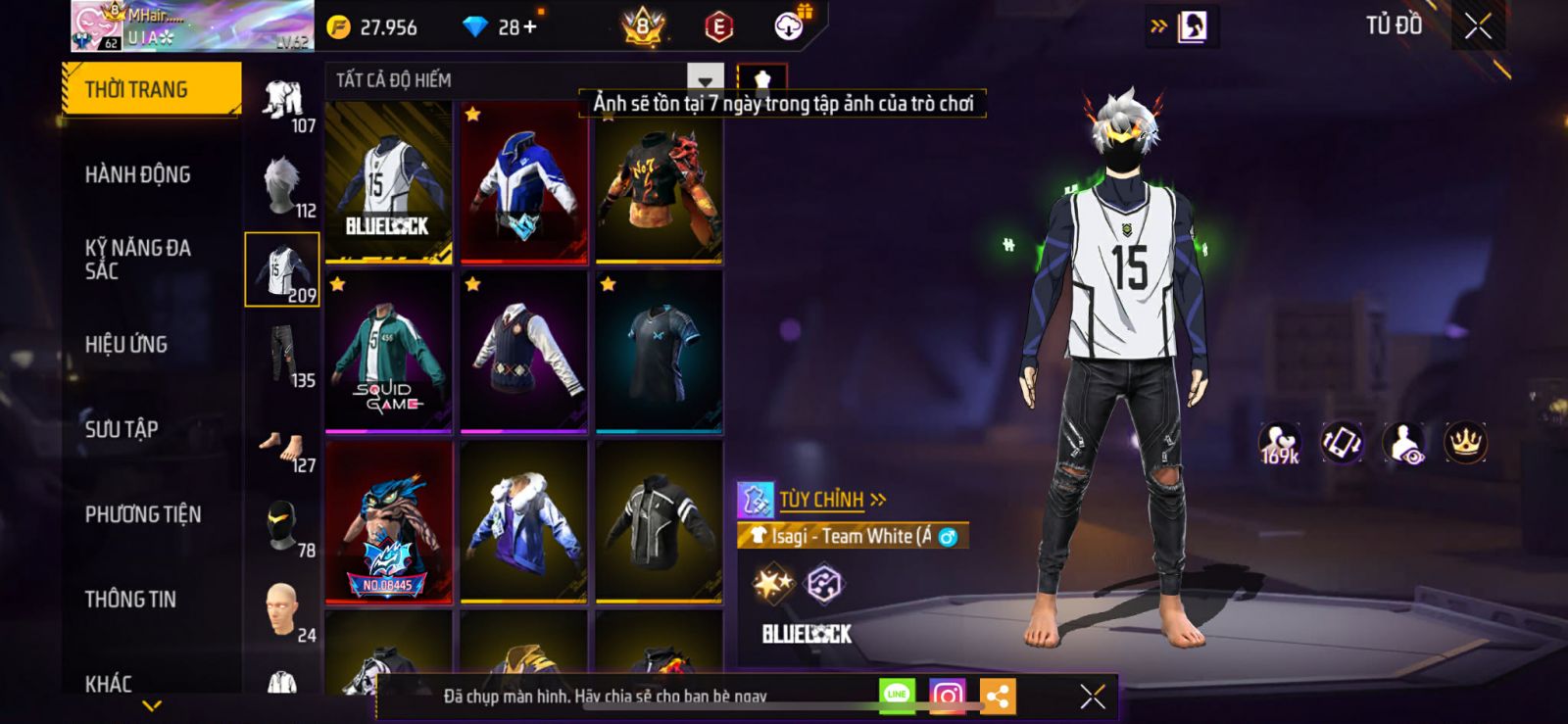Select the Blue Lock number 15 jersey
This screenshot has height=724, width=1568.
point(389,182)
